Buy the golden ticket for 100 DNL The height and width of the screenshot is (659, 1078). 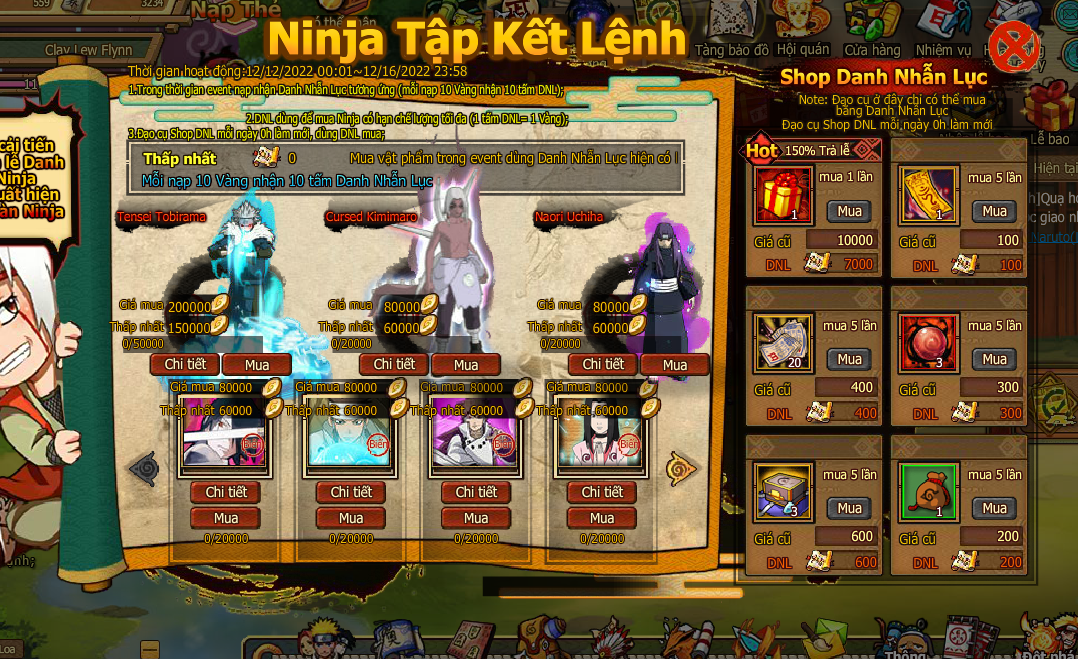pyautogui.click(x=994, y=211)
